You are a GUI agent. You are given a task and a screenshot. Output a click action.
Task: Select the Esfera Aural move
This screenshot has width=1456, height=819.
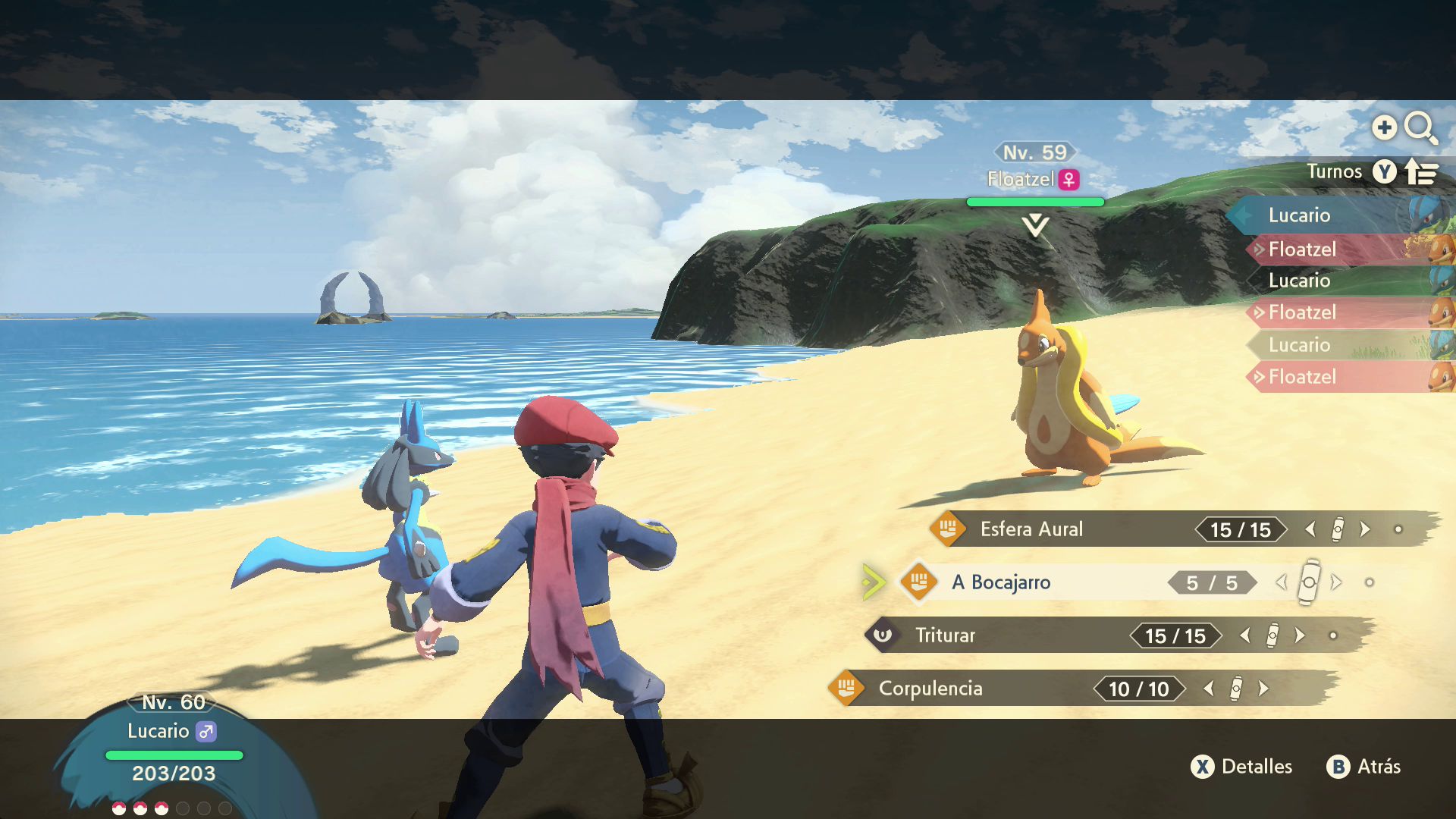1031,529
